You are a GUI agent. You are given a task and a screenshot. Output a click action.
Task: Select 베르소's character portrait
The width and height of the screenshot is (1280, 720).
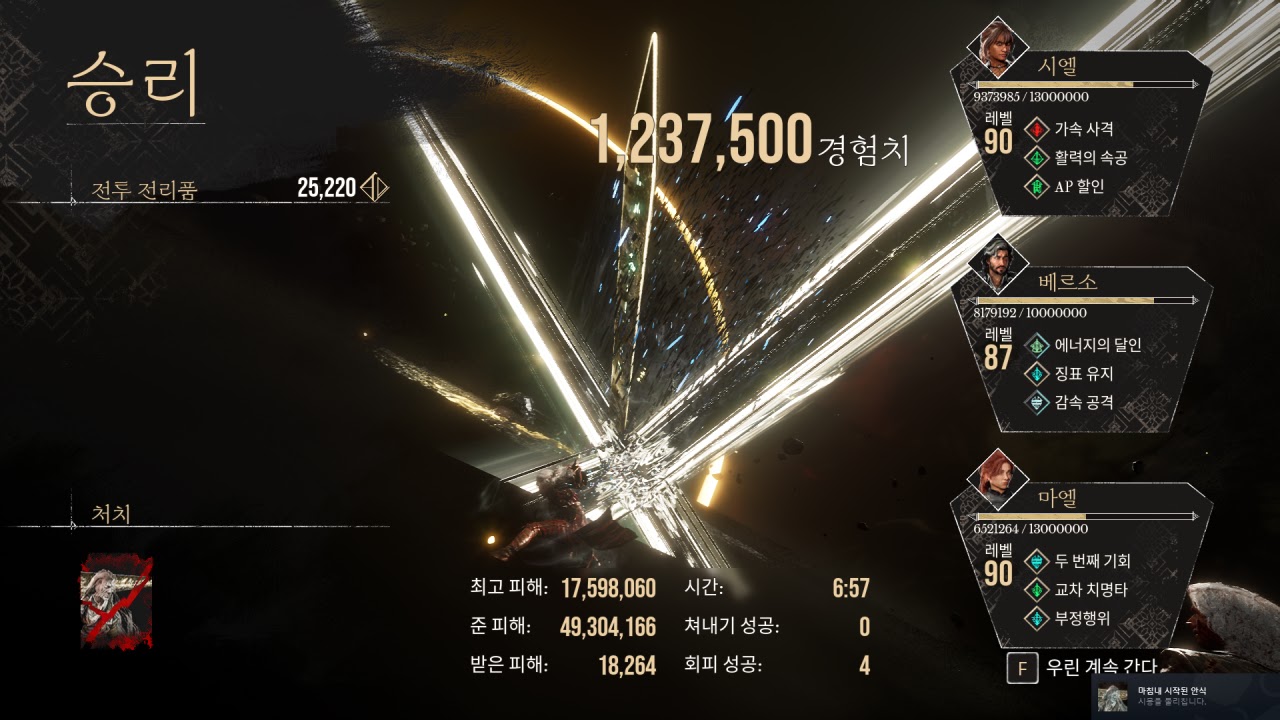point(996,263)
